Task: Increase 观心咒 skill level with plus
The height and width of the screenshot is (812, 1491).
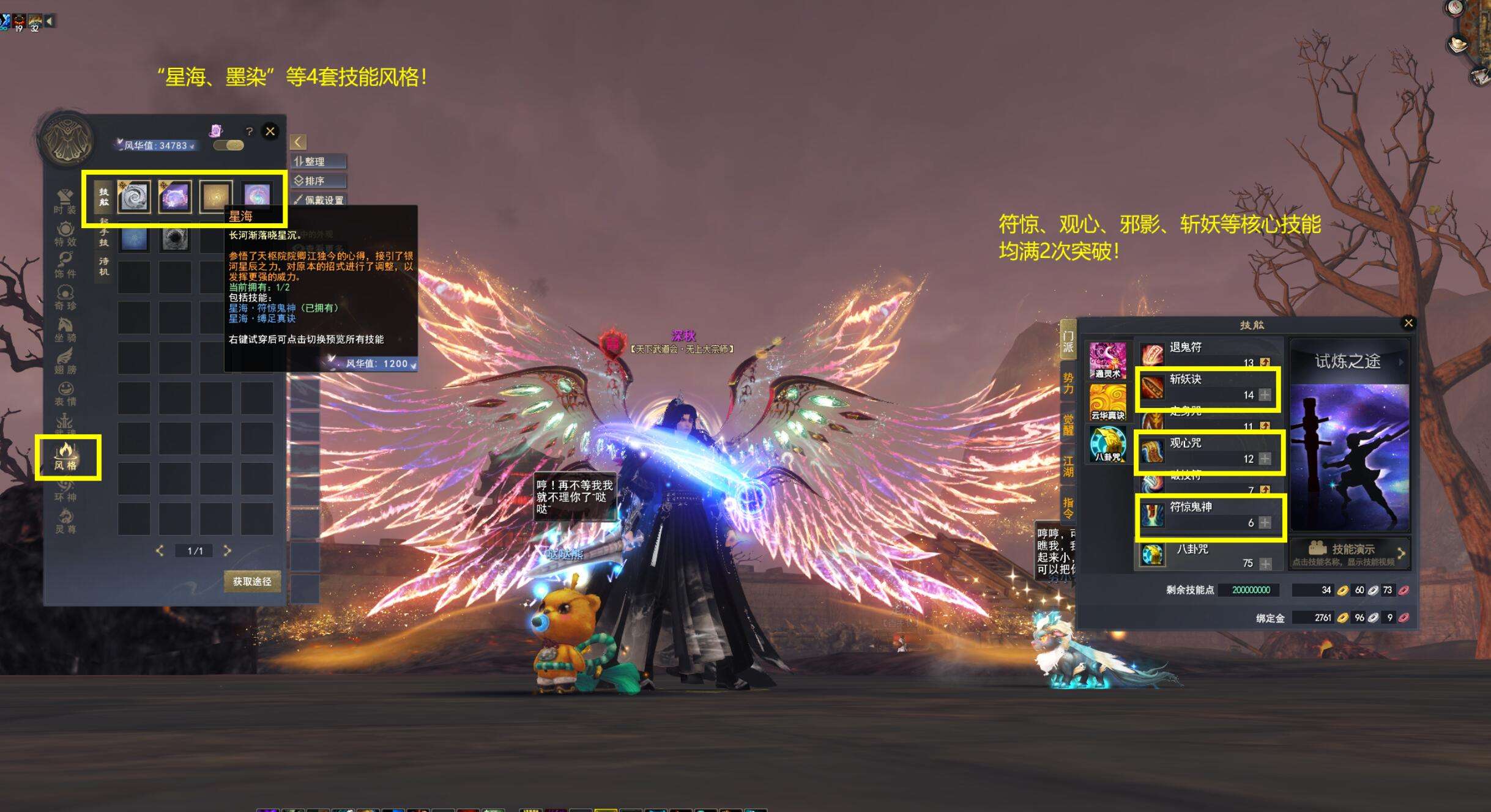Action: [1265, 459]
